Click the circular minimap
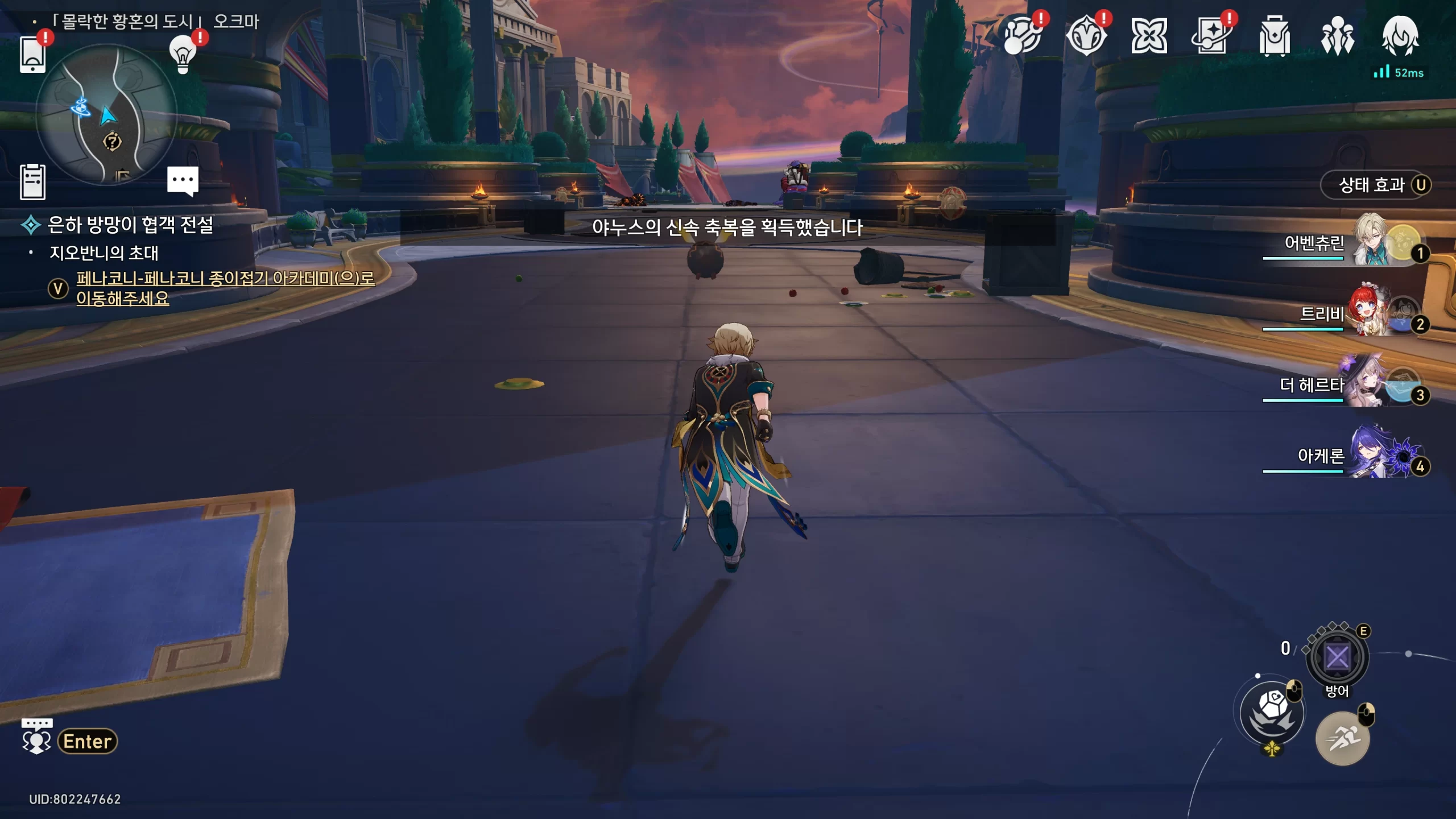 (106, 115)
